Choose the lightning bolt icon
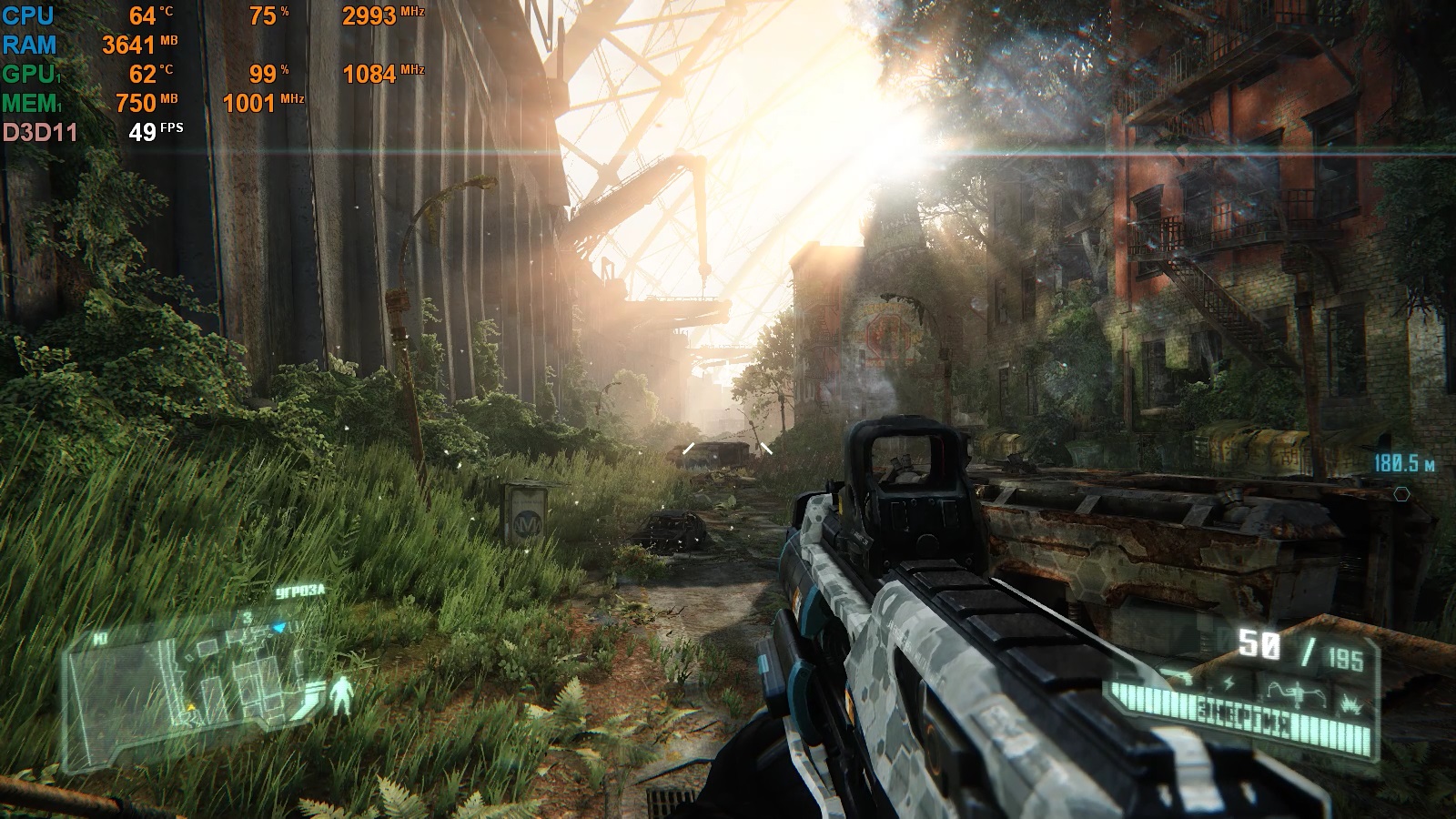 [1229, 682]
